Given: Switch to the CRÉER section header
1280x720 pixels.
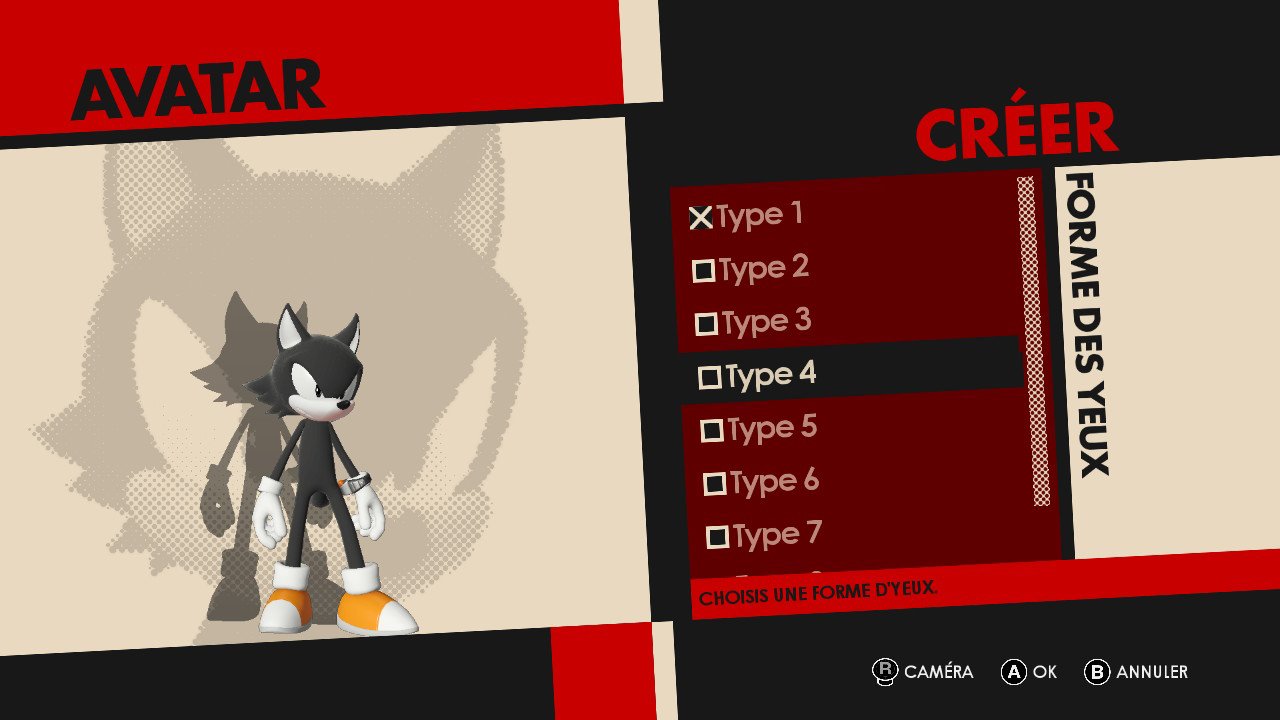Looking at the screenshot, I should click(x=1017, y=131).
